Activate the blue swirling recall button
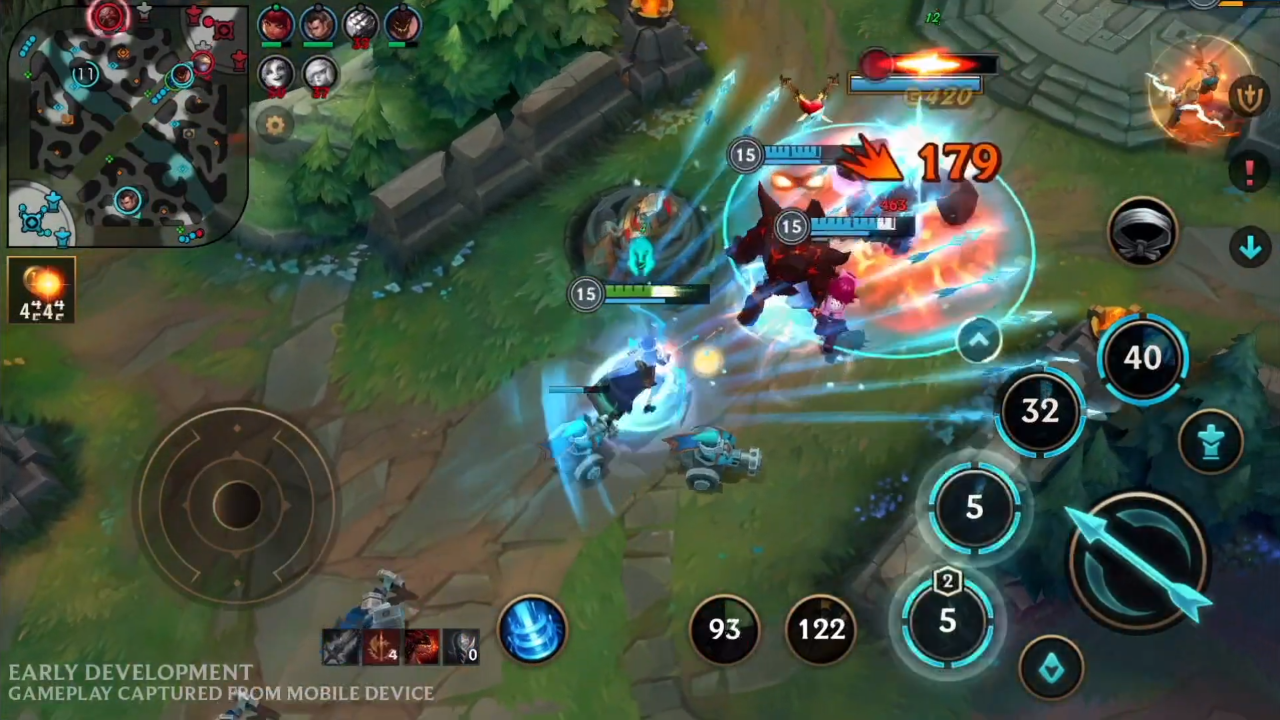 532,630
